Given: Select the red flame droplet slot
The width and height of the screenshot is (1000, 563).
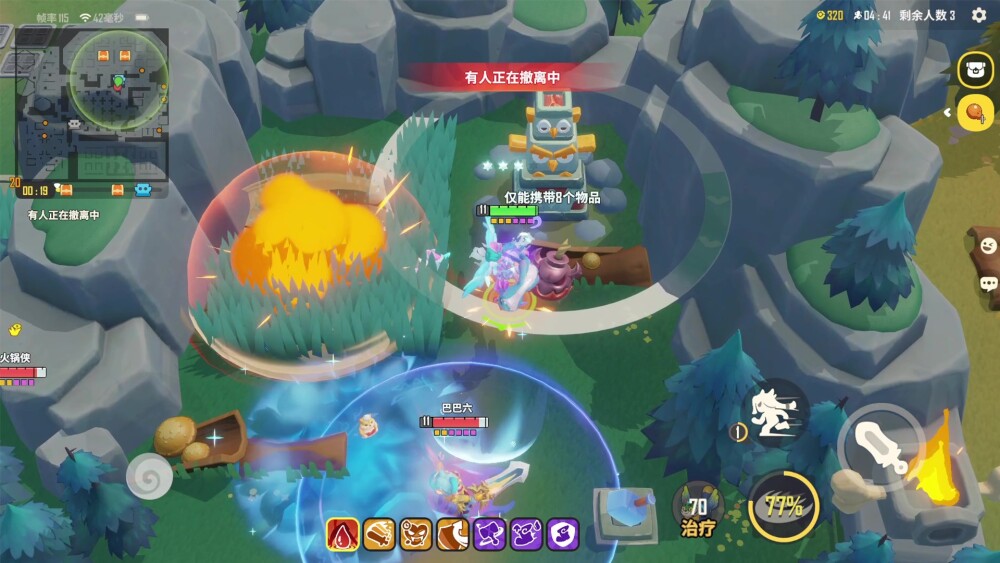Looking at the screenshot, I should pyautogui.click(x=343, y=535).
